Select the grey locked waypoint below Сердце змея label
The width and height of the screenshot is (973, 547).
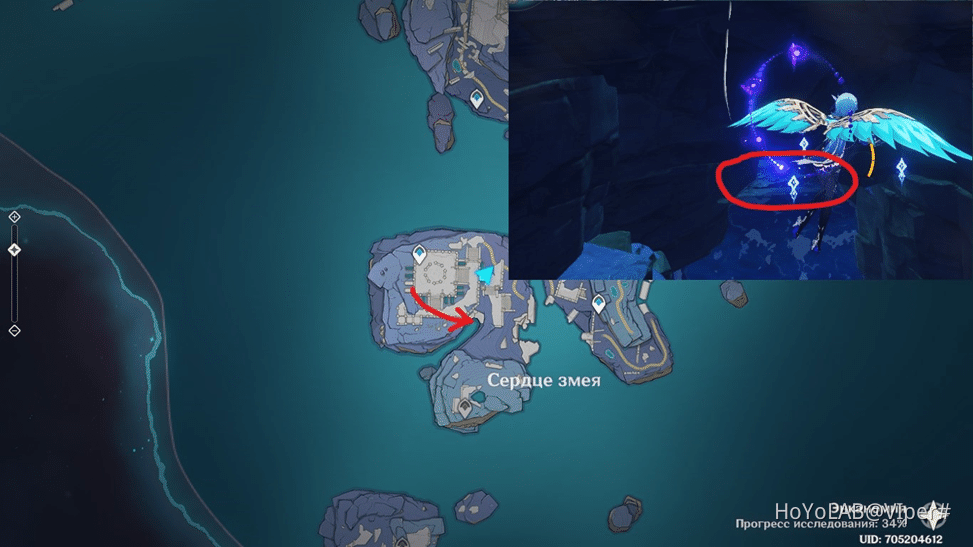click(x=466, y=406)
